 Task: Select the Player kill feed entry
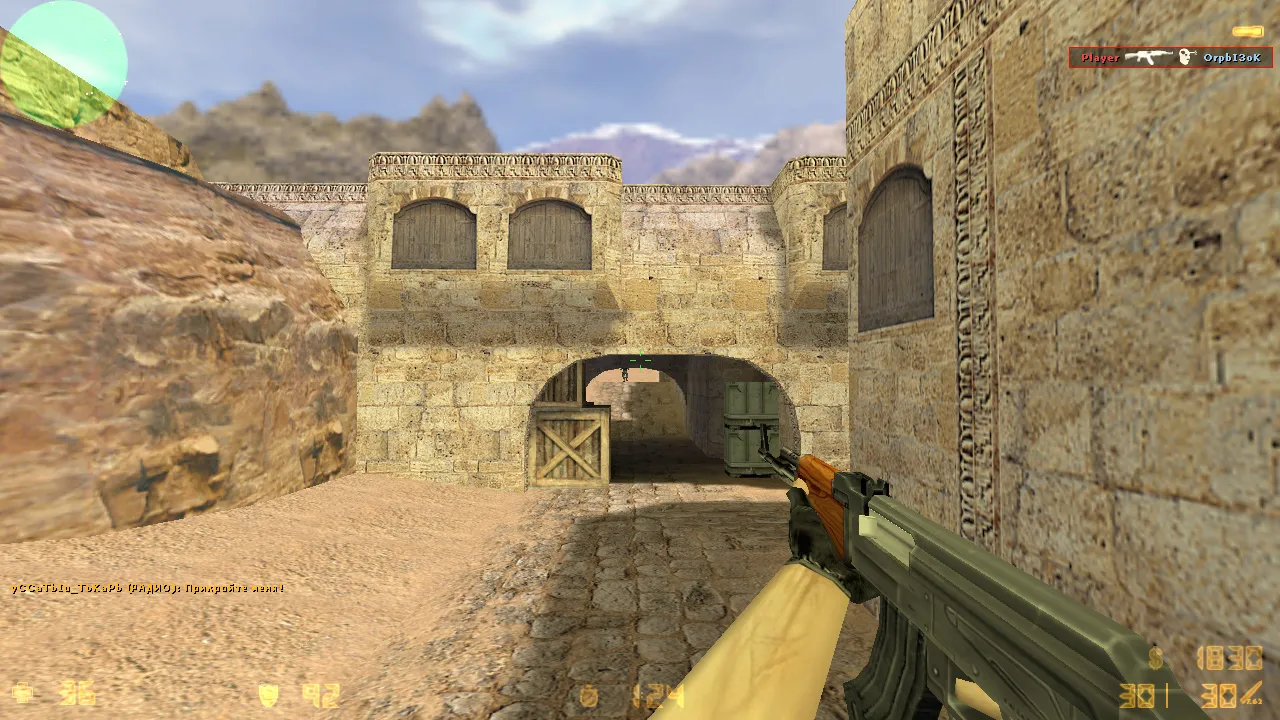(1170, 57)
